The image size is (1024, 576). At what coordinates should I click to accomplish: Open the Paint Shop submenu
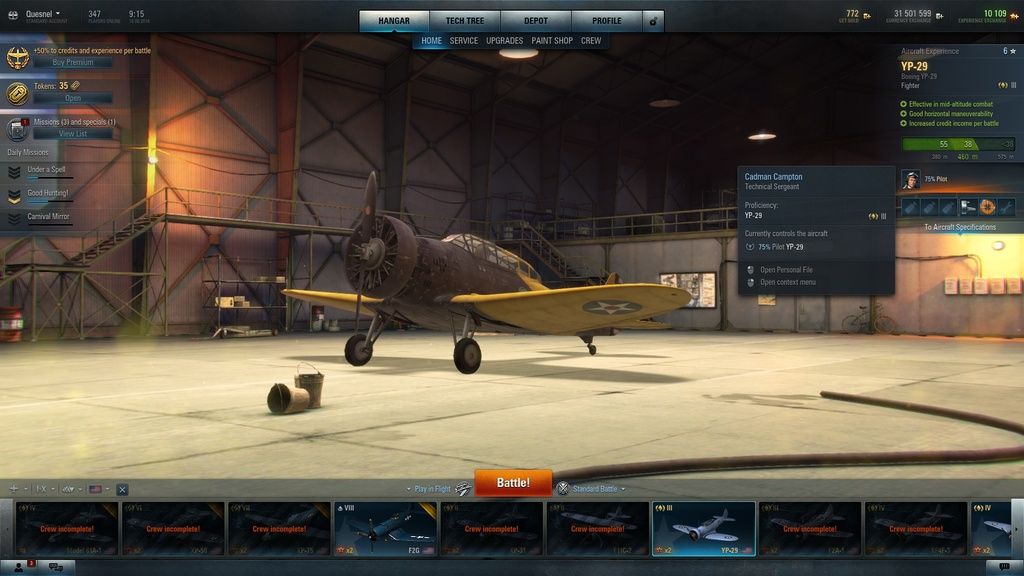click(x=552, y=41)
